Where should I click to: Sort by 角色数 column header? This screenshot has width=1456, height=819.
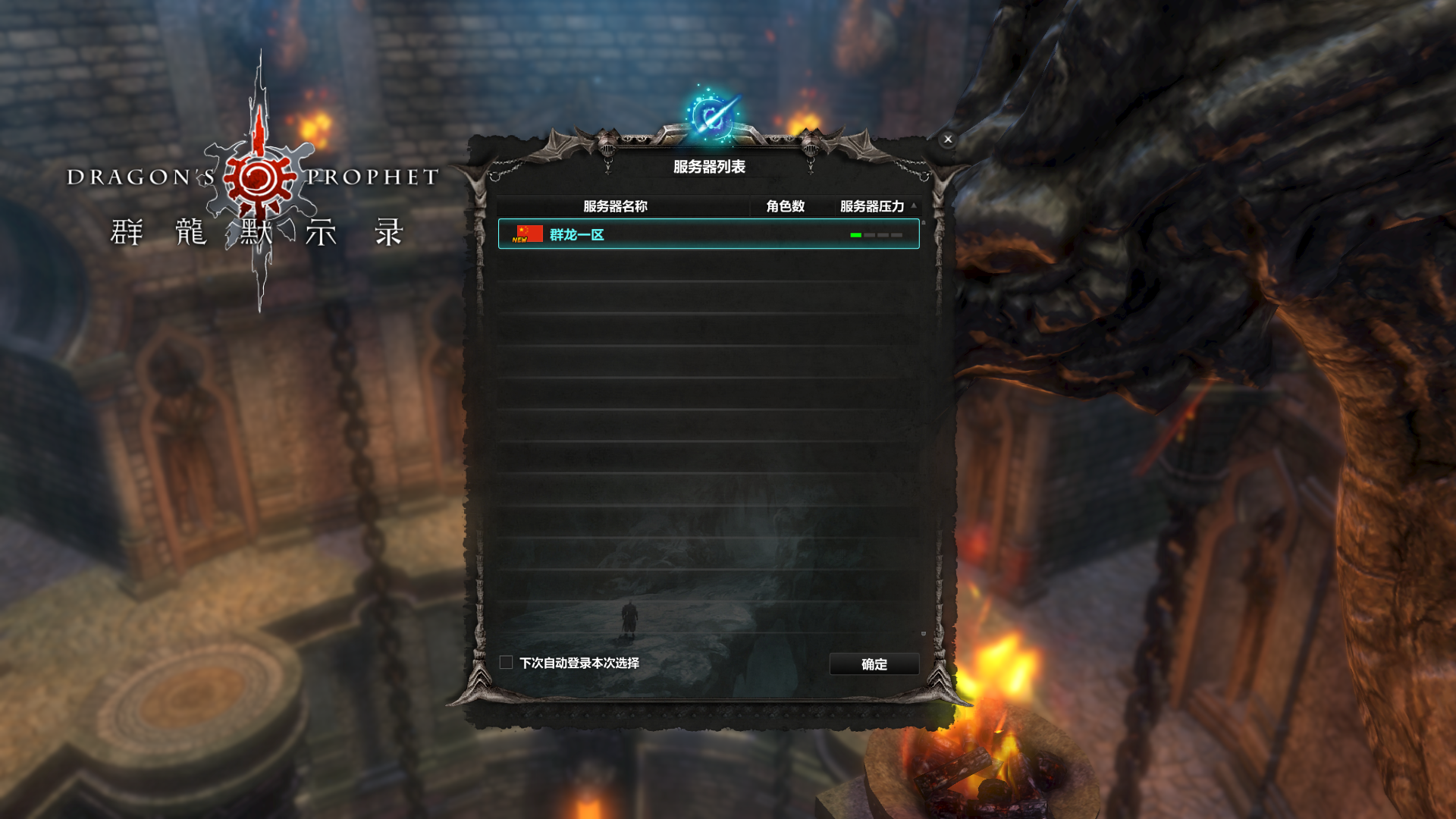pyautogui.click(x=785, y=206)
